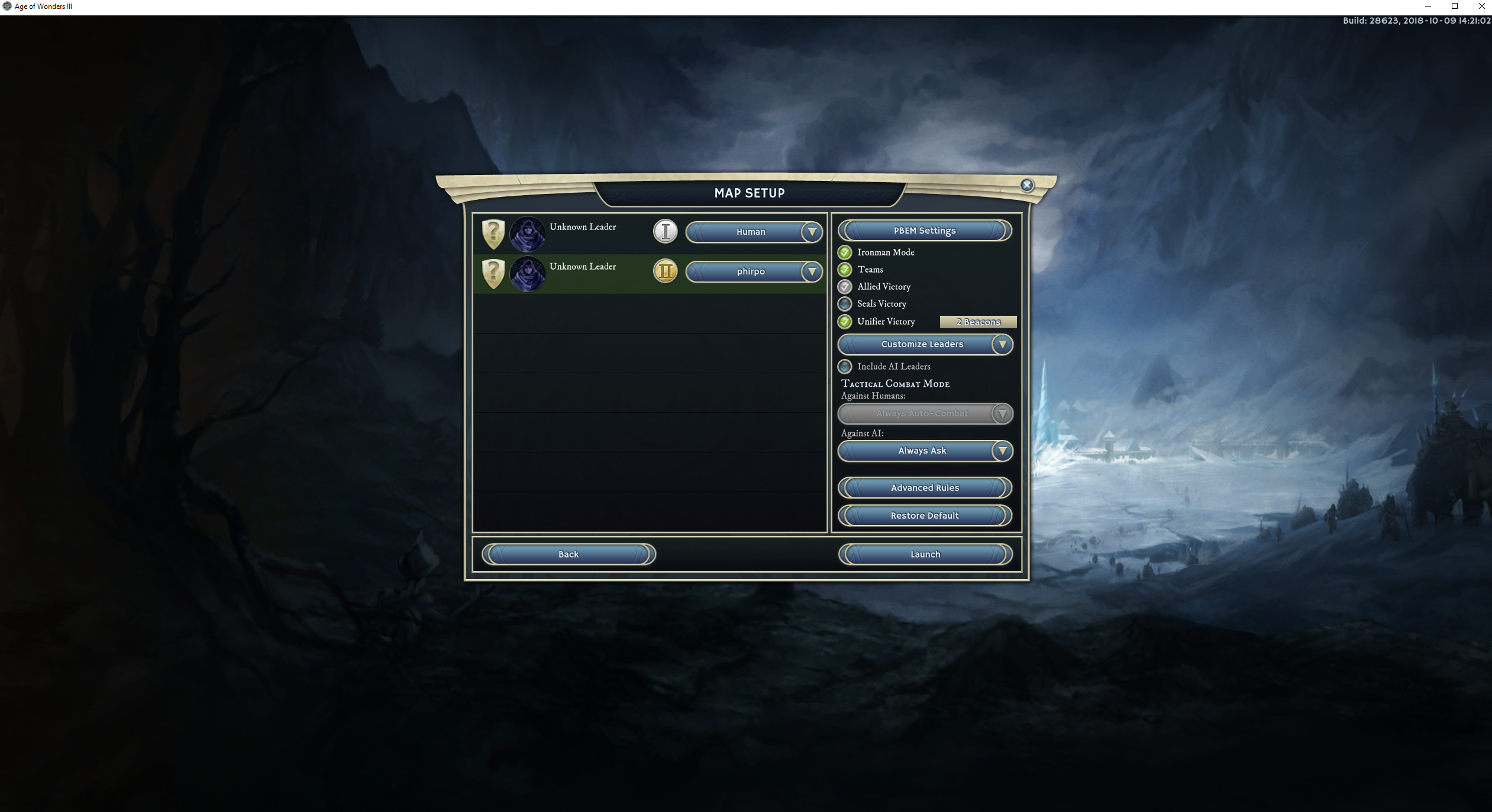
Task: Open the PBEM Settings panel
Action: tap(924, 231)
